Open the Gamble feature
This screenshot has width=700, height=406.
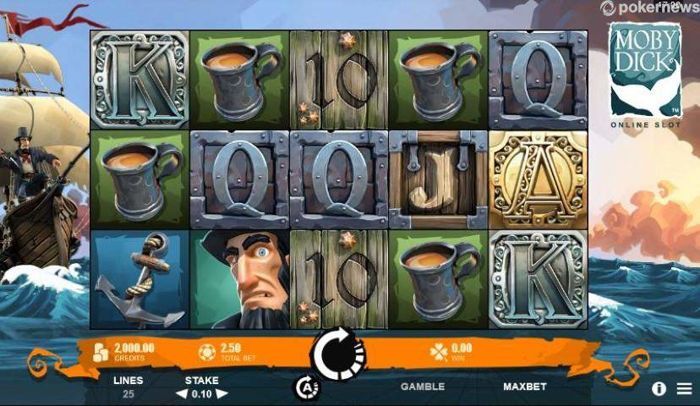point(422,386)
